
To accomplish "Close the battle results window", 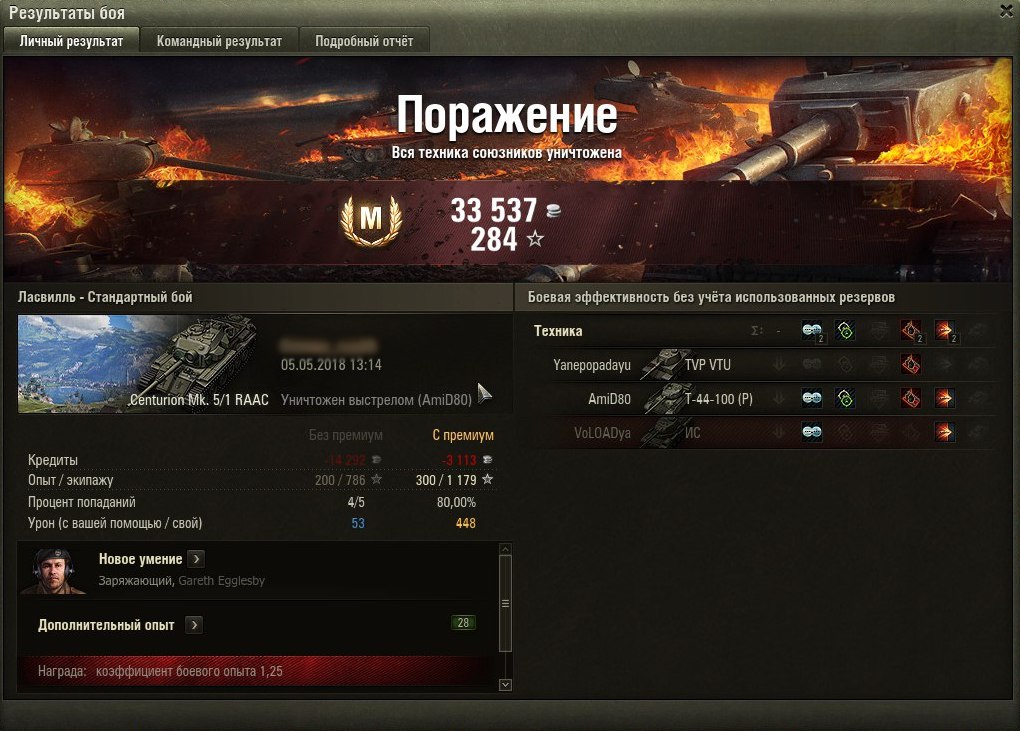I will tap(1006, 10).
